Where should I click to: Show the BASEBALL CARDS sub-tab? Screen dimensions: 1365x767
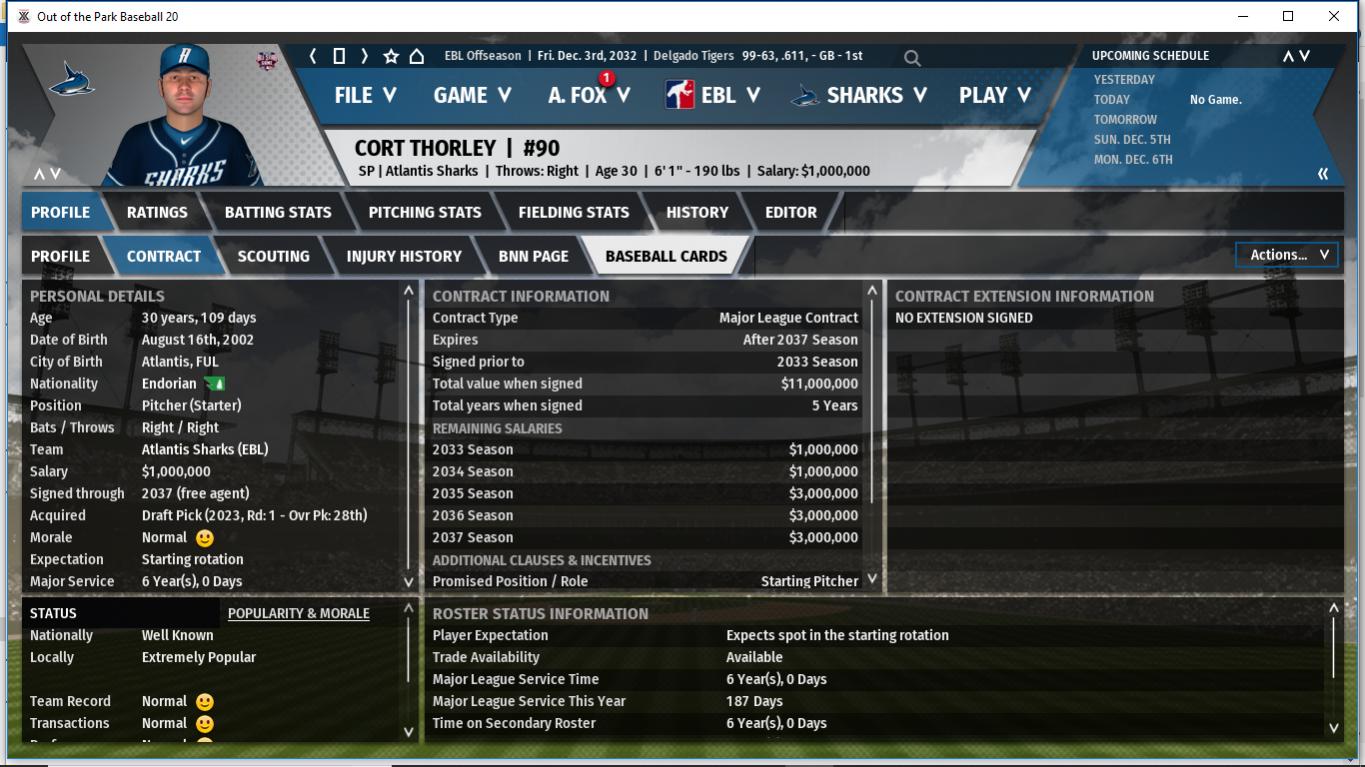tap(666, 256)
